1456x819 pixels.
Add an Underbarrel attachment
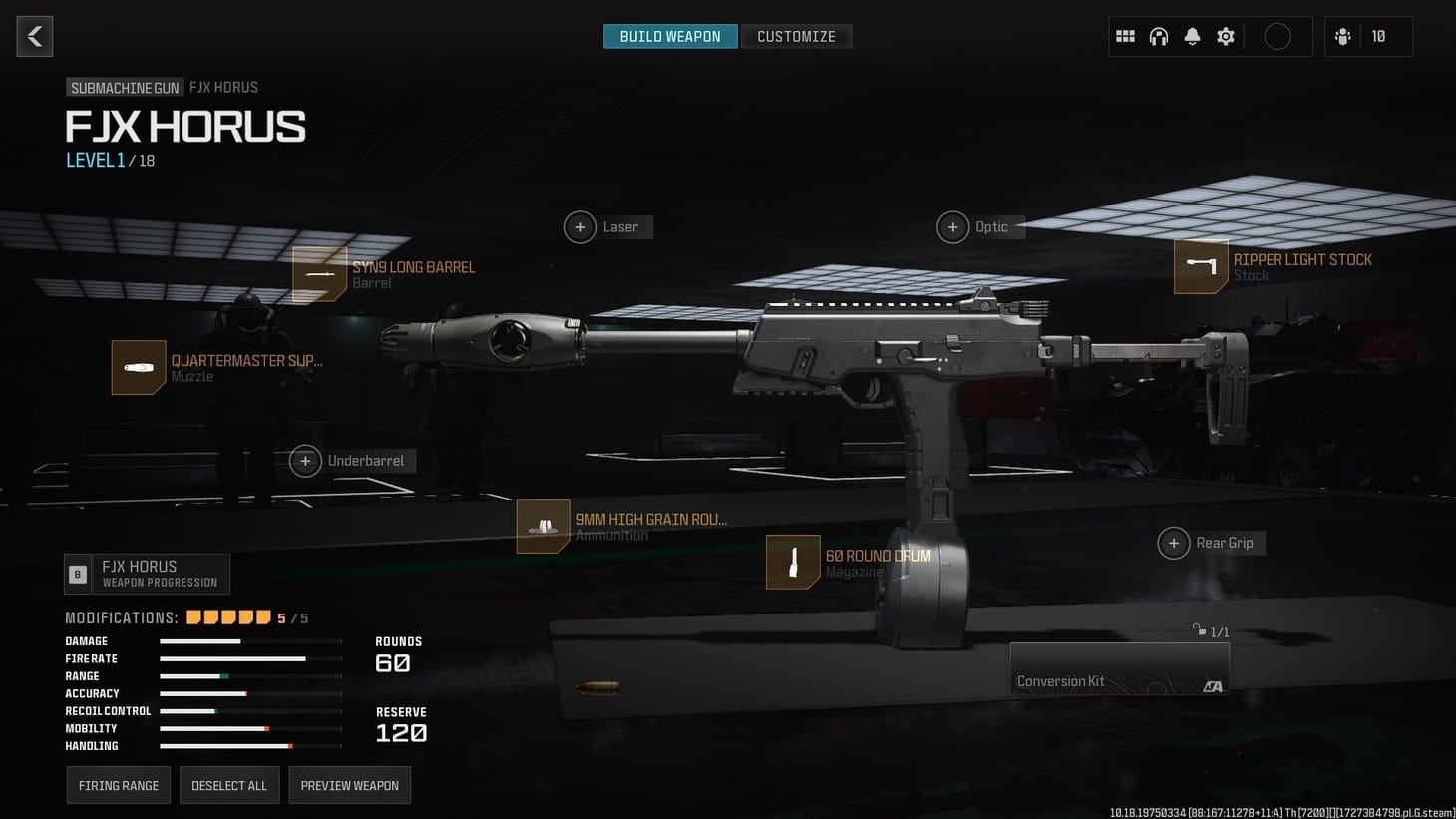(306, 461)
